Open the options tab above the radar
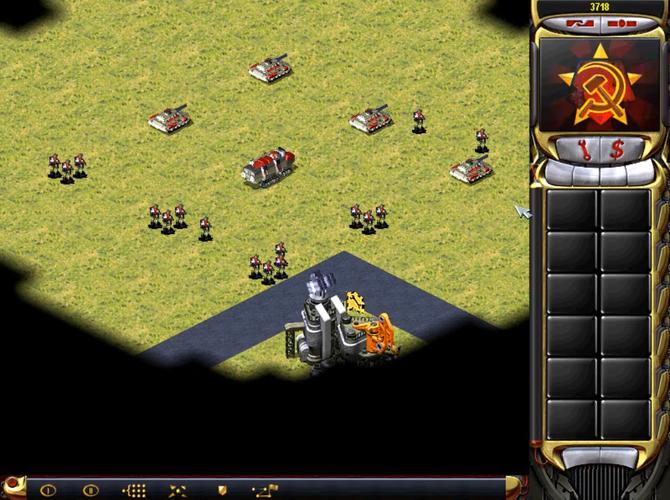The width and height of the screenshot is (670, 500). (621, 21)
